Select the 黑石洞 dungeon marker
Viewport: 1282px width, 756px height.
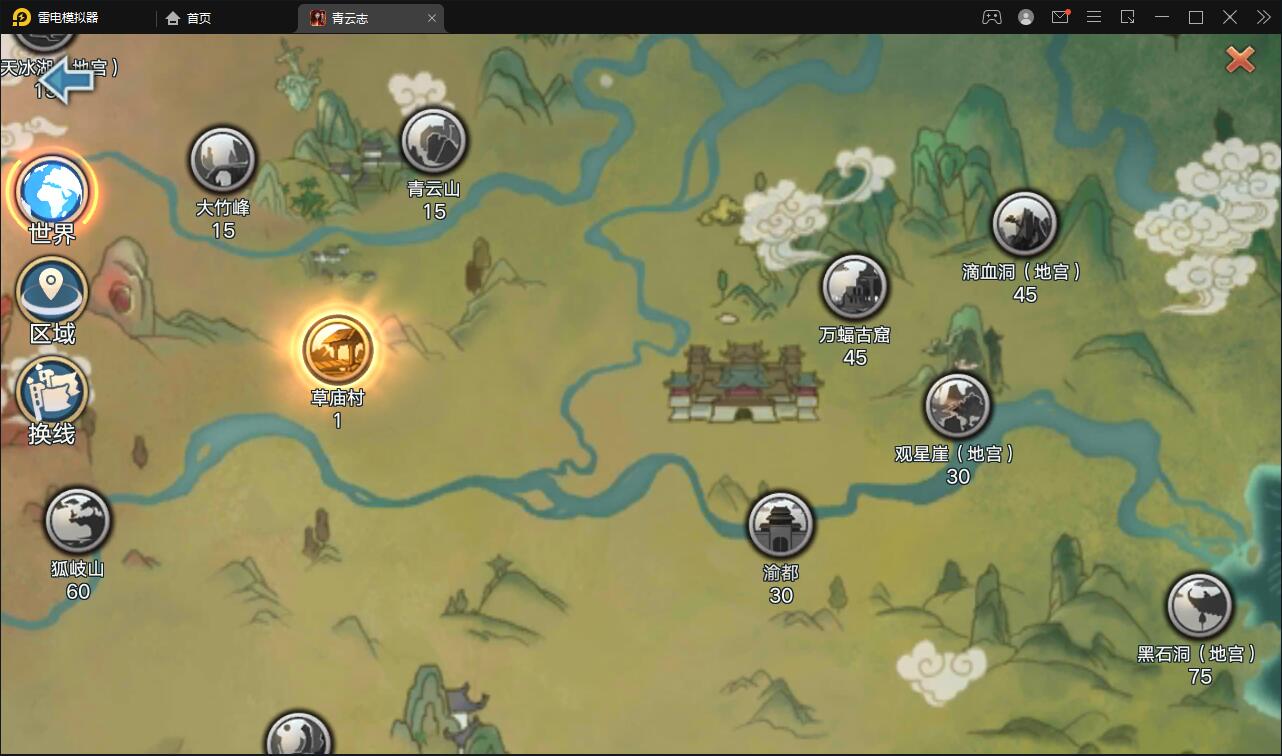(1199, 606)
